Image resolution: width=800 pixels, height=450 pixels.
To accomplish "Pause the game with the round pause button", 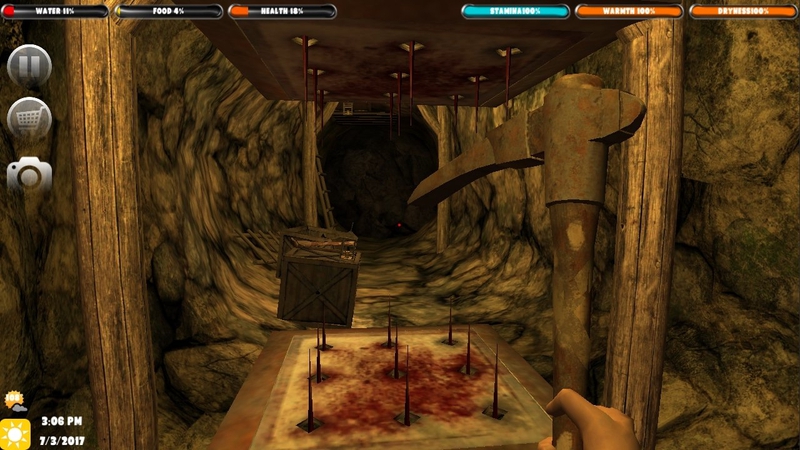I will coord(29,67).
